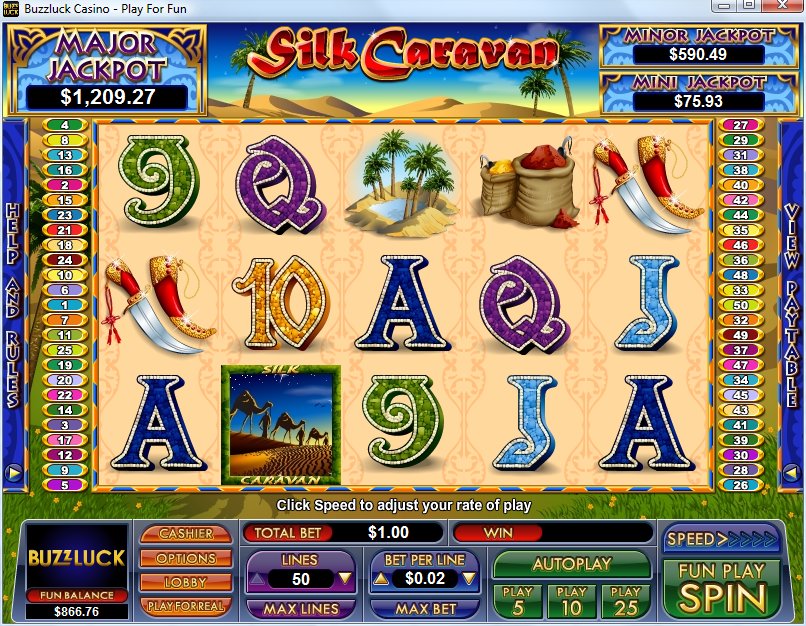Spin the reels with Fun Play Spin
The height and width of the screenshot is (626, 806).
tap(721, 587)
